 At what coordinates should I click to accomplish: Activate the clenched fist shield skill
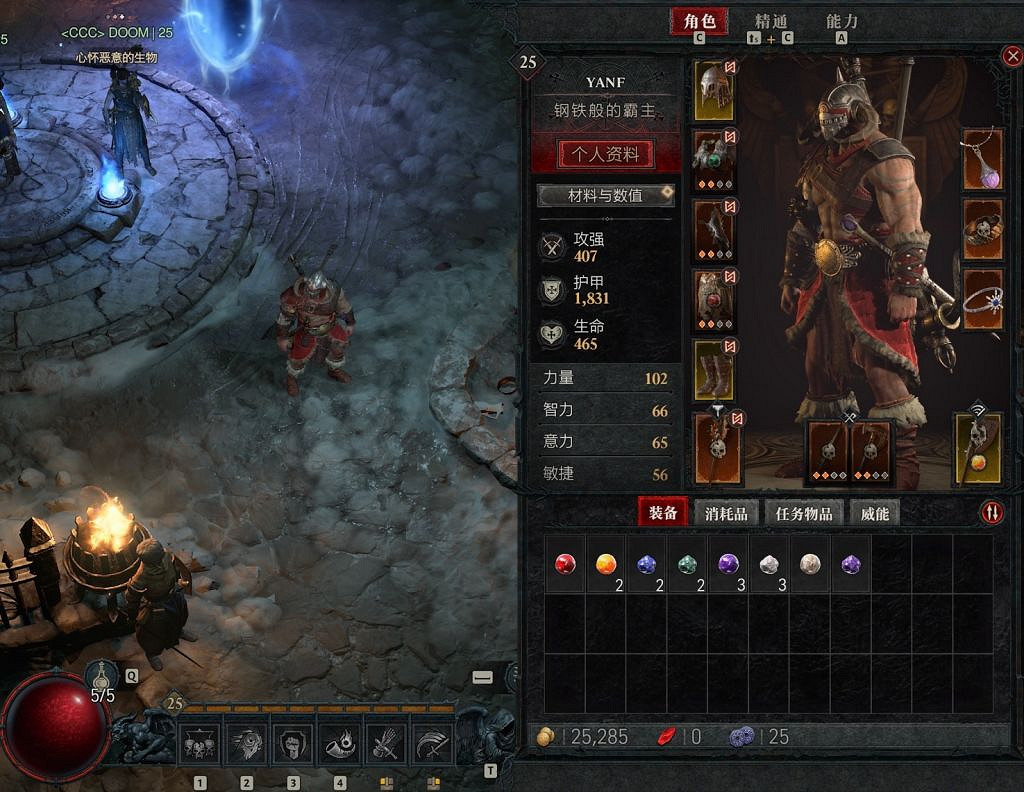coord(293,744)
